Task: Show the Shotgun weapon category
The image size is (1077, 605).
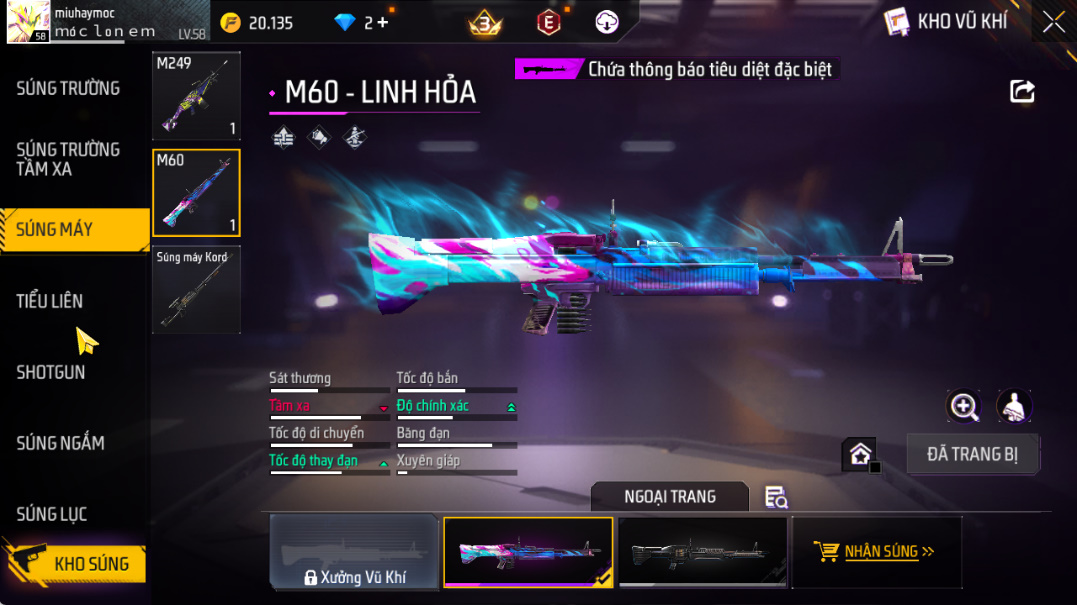Action: coord(51,372)
